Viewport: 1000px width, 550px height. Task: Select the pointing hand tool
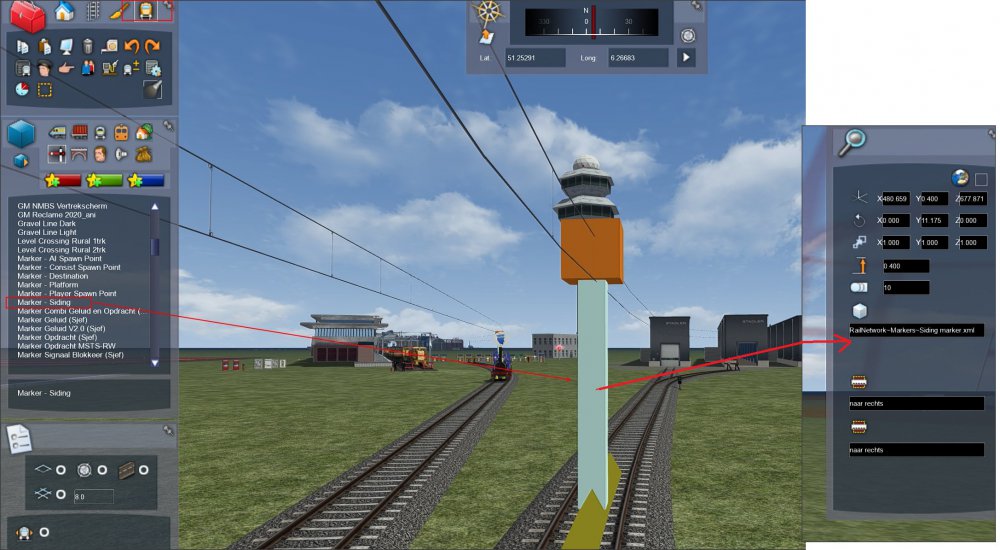tap(66, 68)
